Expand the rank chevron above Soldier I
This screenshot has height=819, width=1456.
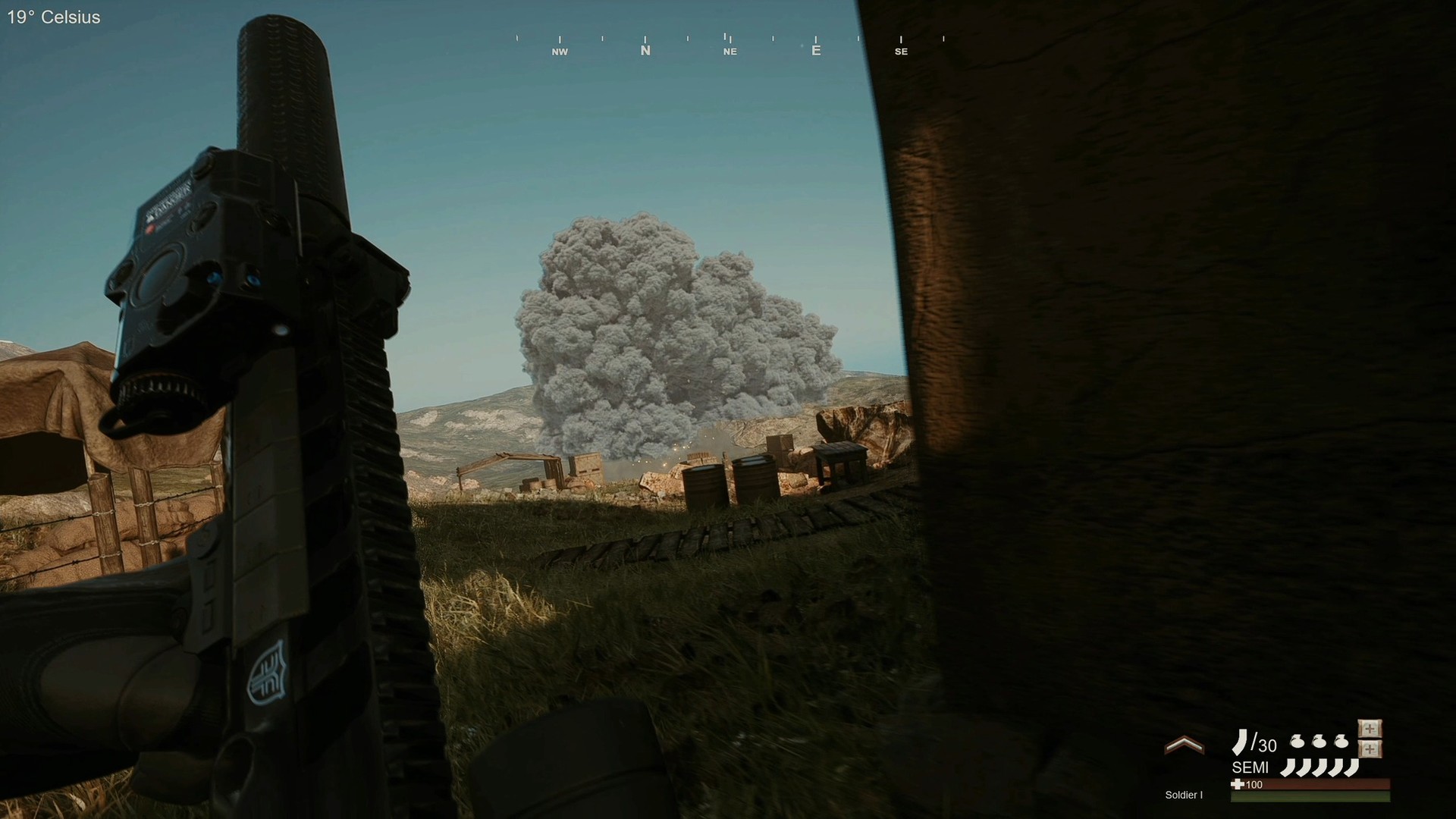(x=1185, y=745)
